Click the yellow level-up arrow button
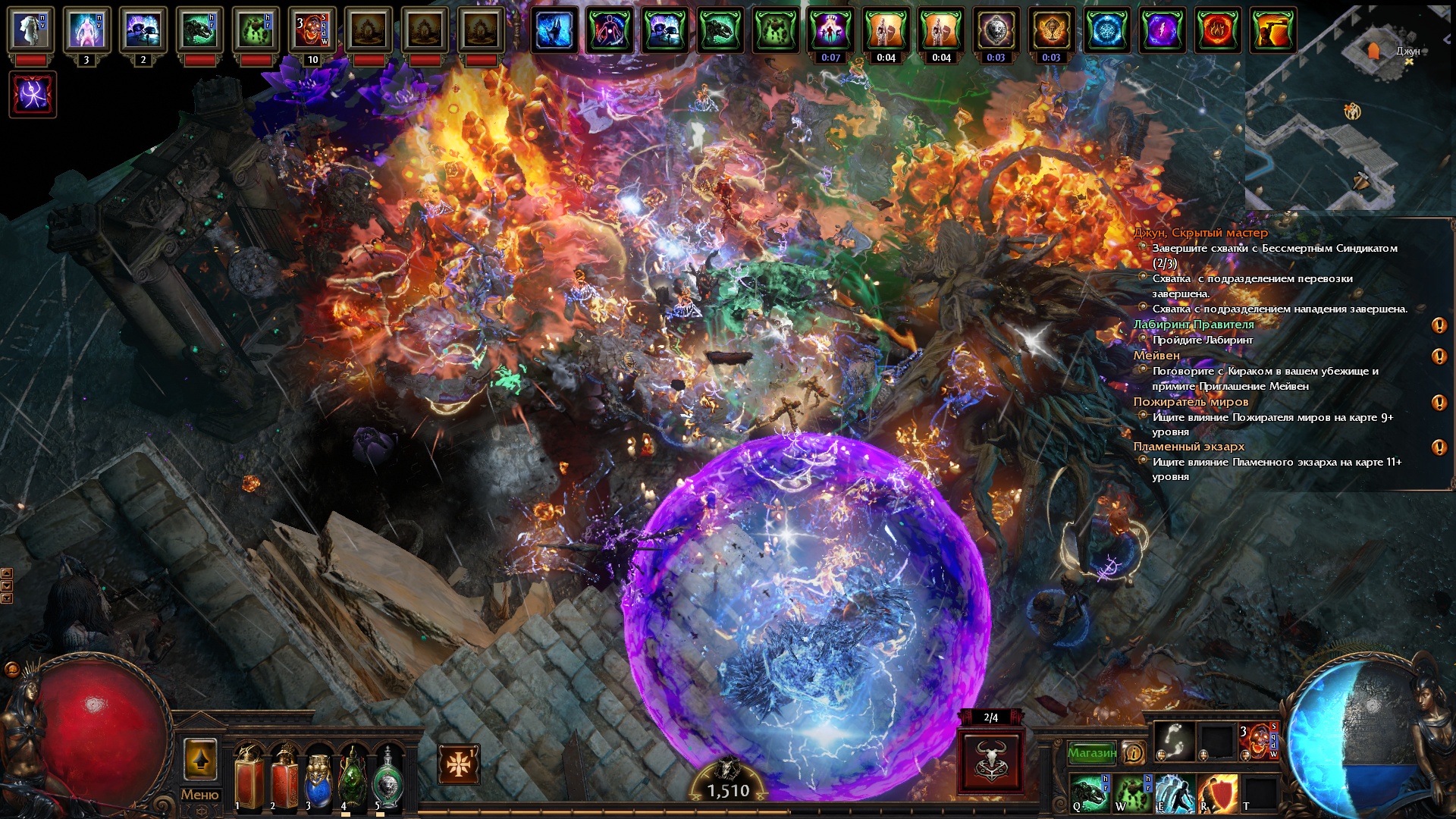Screen dimensions: 1456x819 pyautogui.click(x=200, y=759)
